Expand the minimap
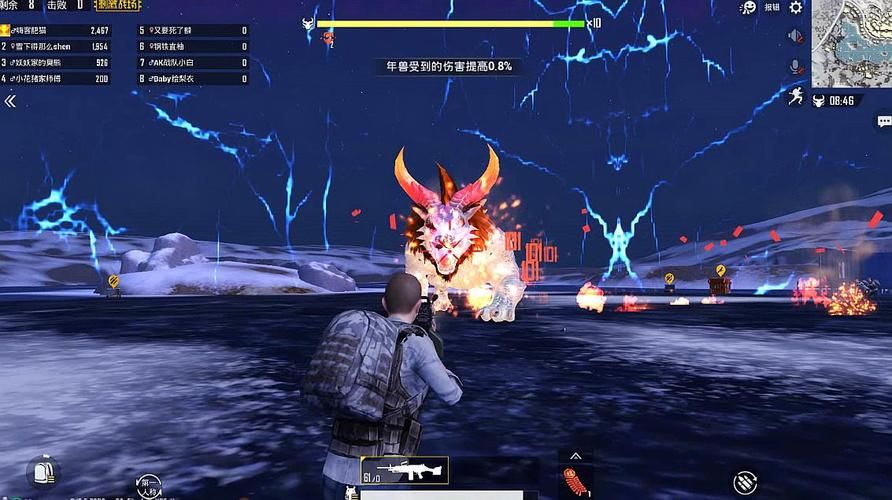 [851, 43]
